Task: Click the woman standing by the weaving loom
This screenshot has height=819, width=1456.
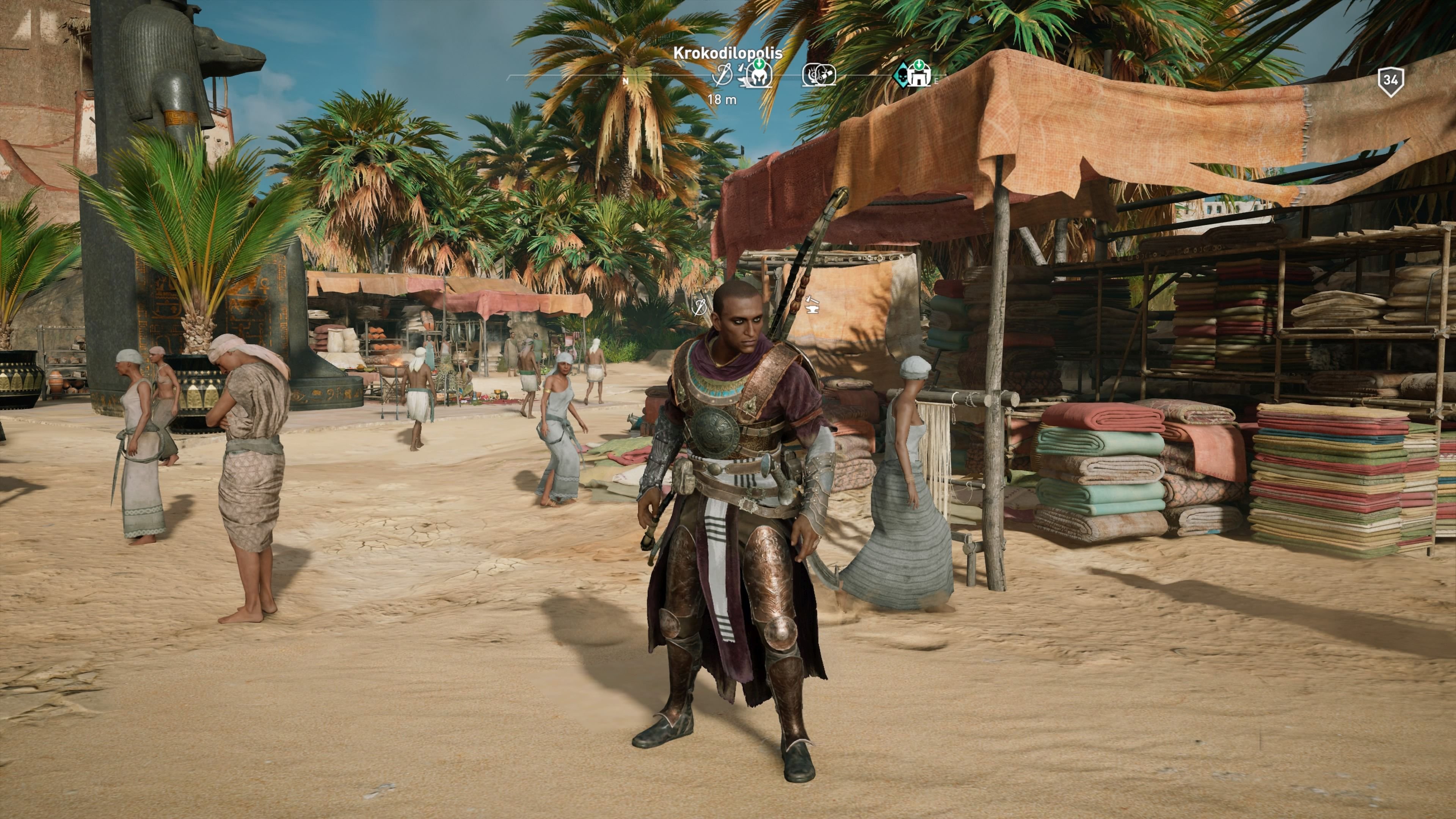Action: click(x=904, y=480)
